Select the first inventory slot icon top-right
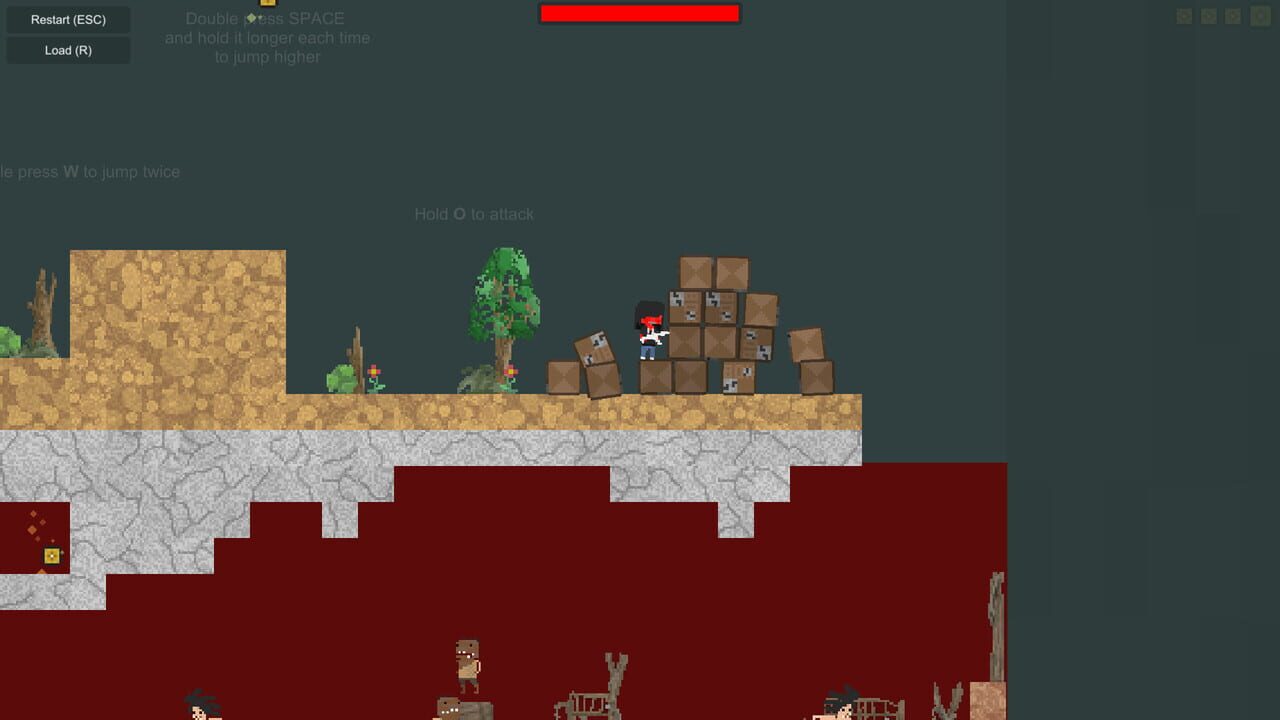 (1184, 16)
